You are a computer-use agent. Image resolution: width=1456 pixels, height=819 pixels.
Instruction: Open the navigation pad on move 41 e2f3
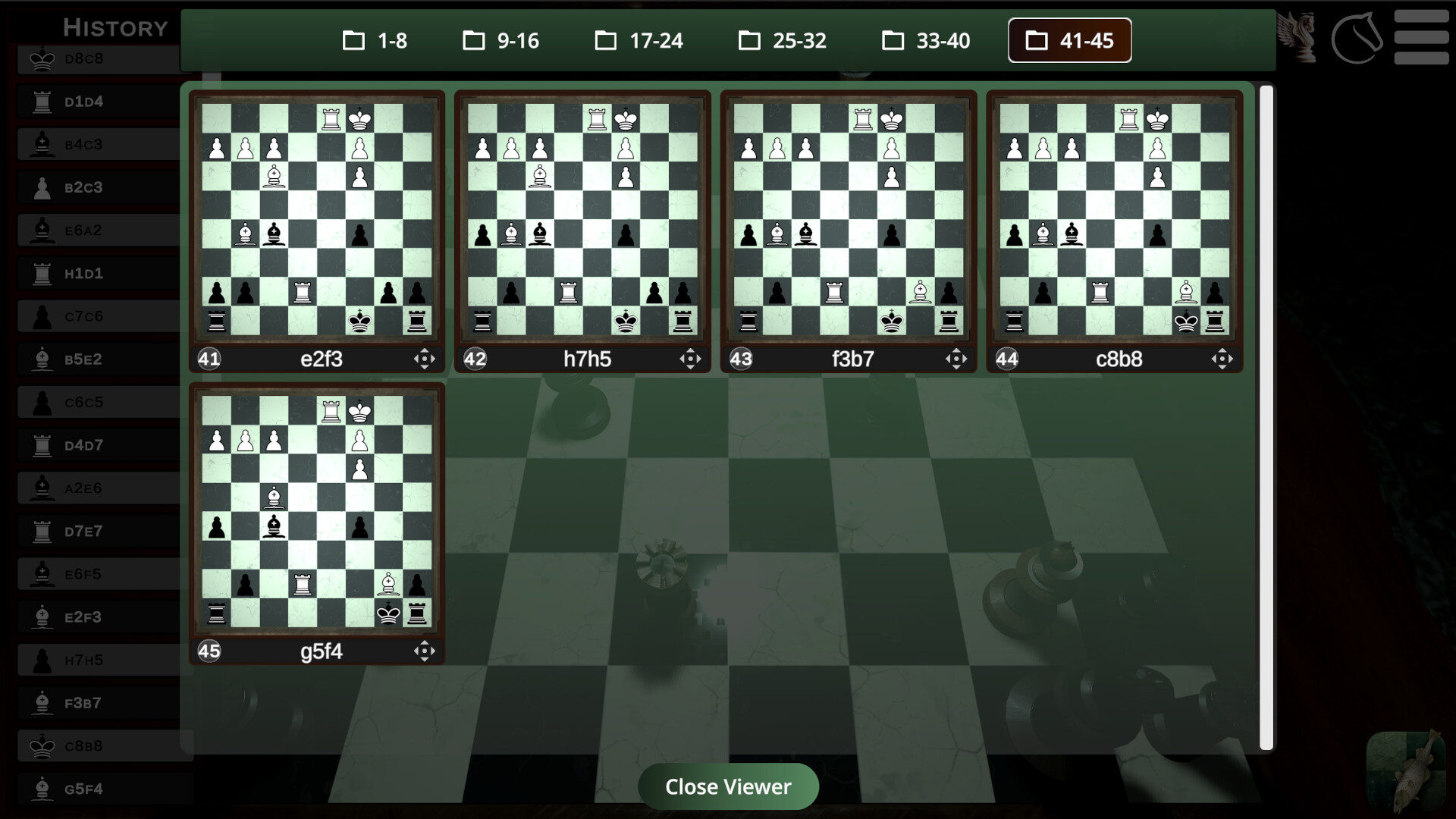(x=425, y=359)
